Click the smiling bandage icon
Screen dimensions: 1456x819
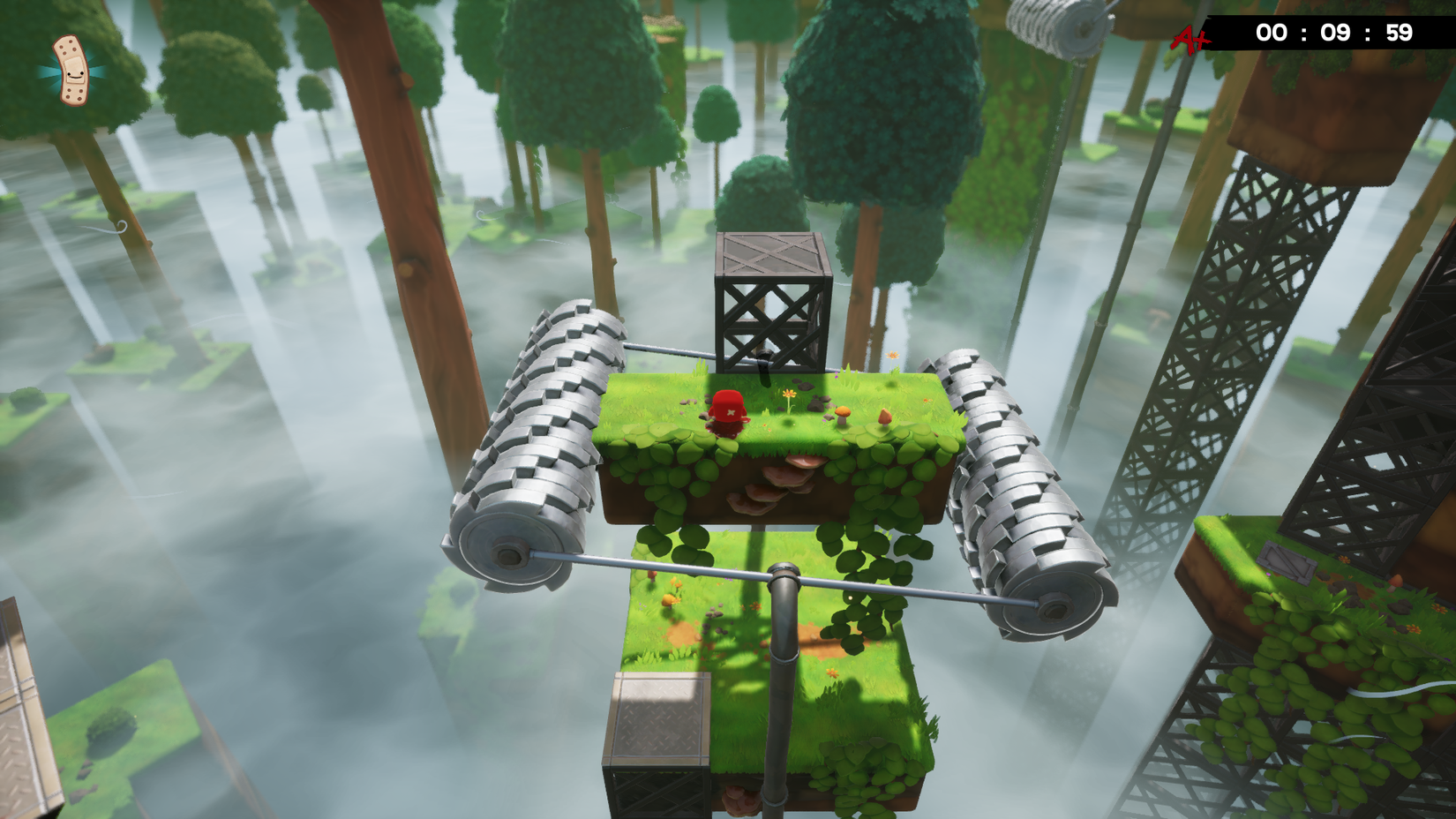[x=72, y=73]
